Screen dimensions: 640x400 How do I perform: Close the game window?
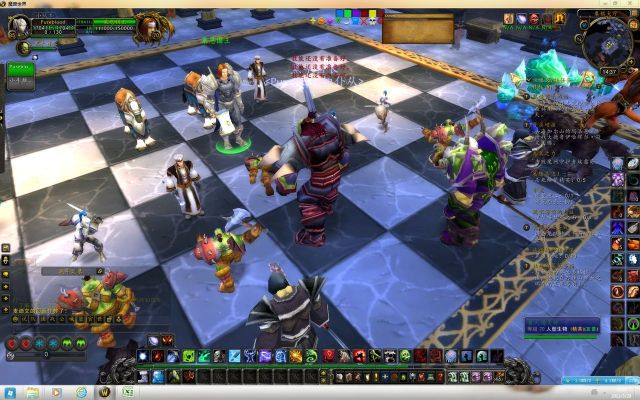pos(630,4)
